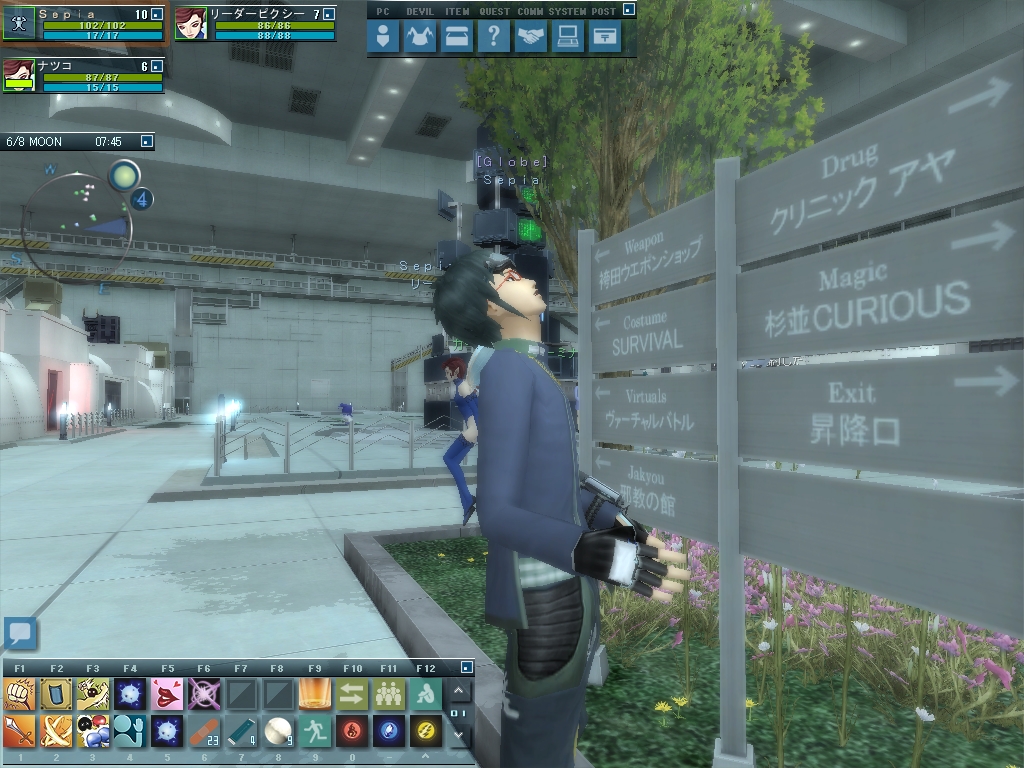Open the COMM handshake menu
Viewport: 1024px width, 768px height.
pyautogui.click(x=532, y=37)
